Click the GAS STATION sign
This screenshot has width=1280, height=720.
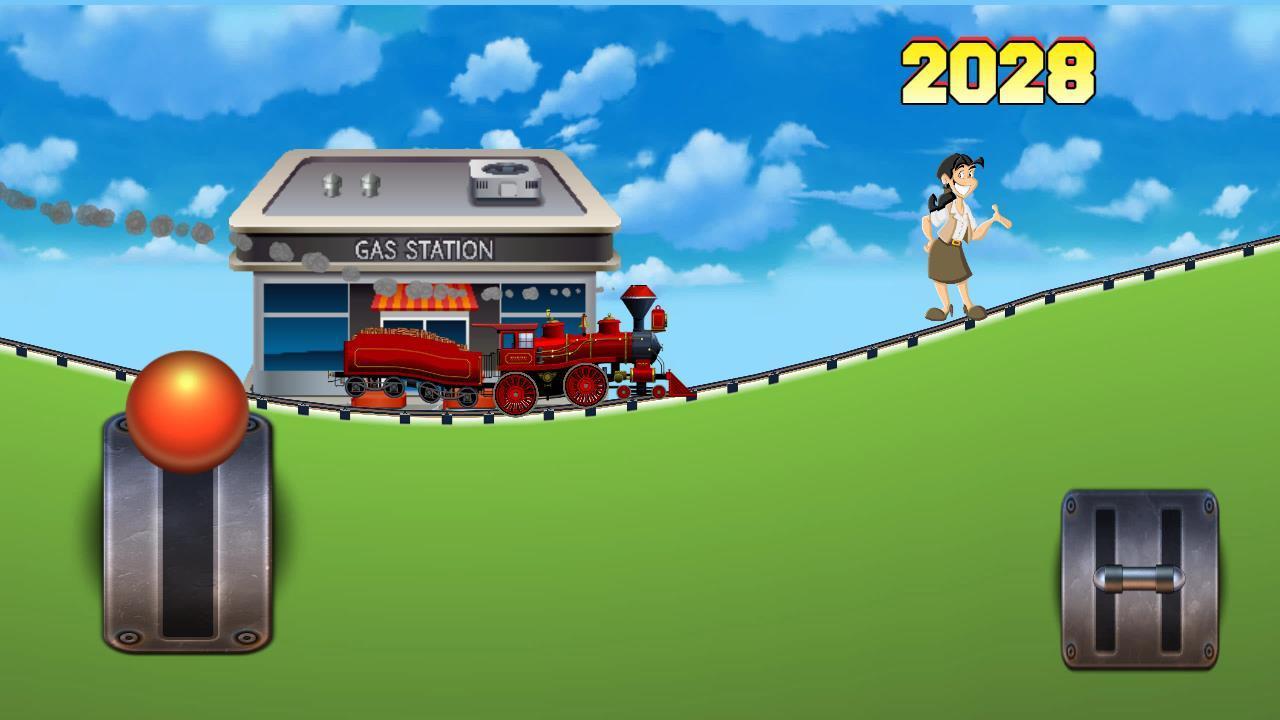tap(424, 247)
